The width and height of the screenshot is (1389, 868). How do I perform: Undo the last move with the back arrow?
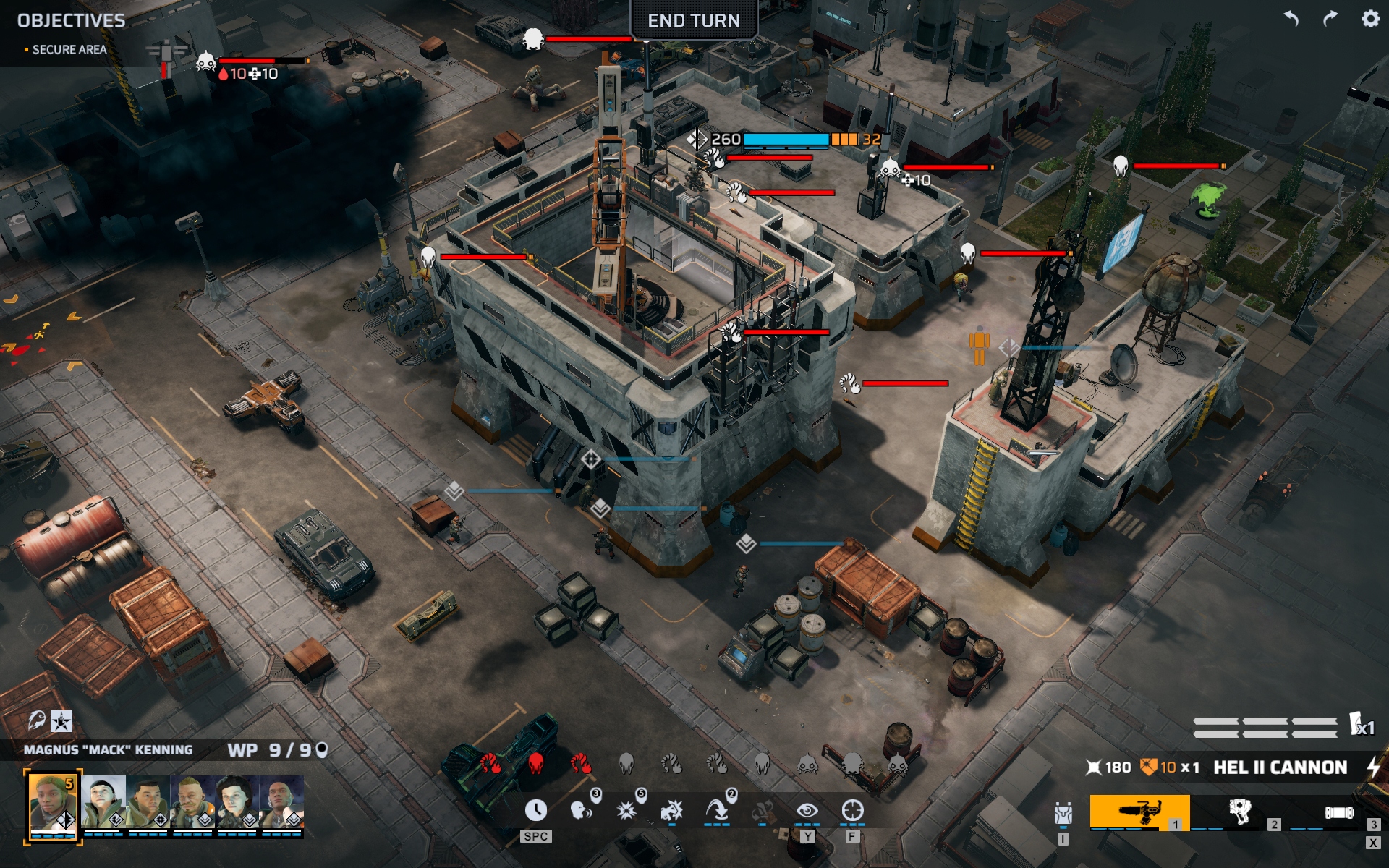pyautogui.click(x=1291, y=19)
